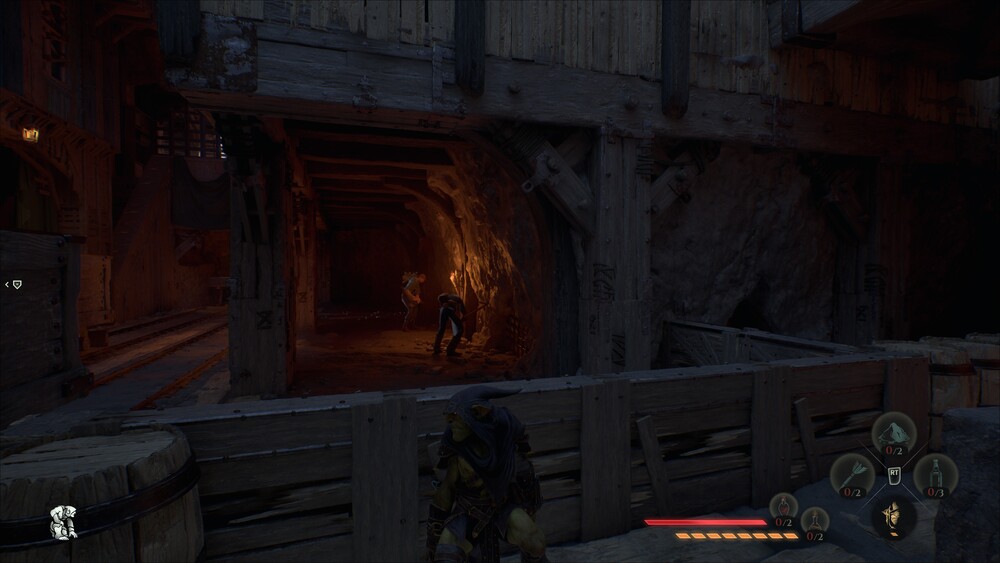
Task: Select the tall bottle item slot
Action: point(936,473)
